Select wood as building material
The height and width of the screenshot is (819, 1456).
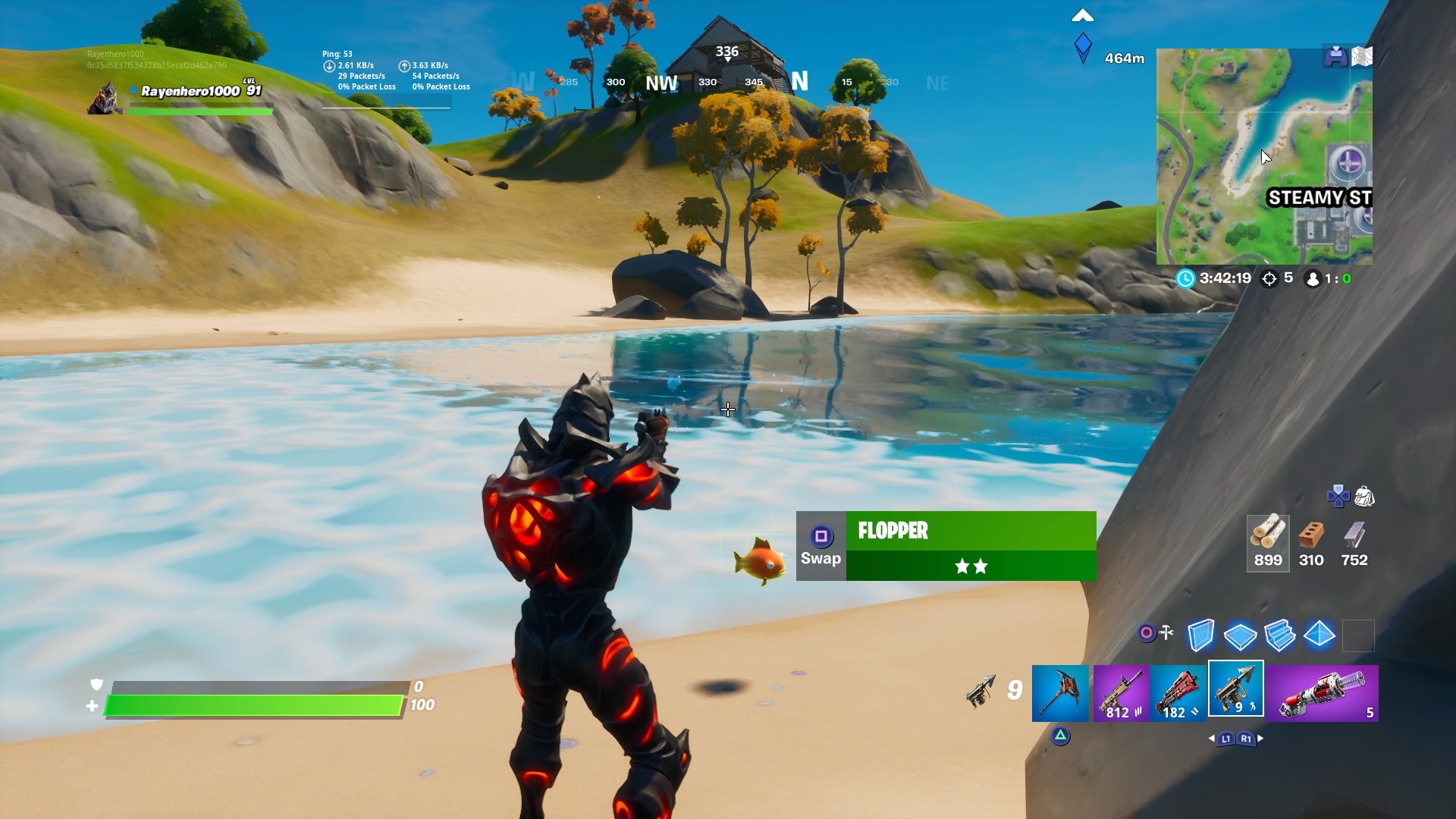pos(1268,542)
